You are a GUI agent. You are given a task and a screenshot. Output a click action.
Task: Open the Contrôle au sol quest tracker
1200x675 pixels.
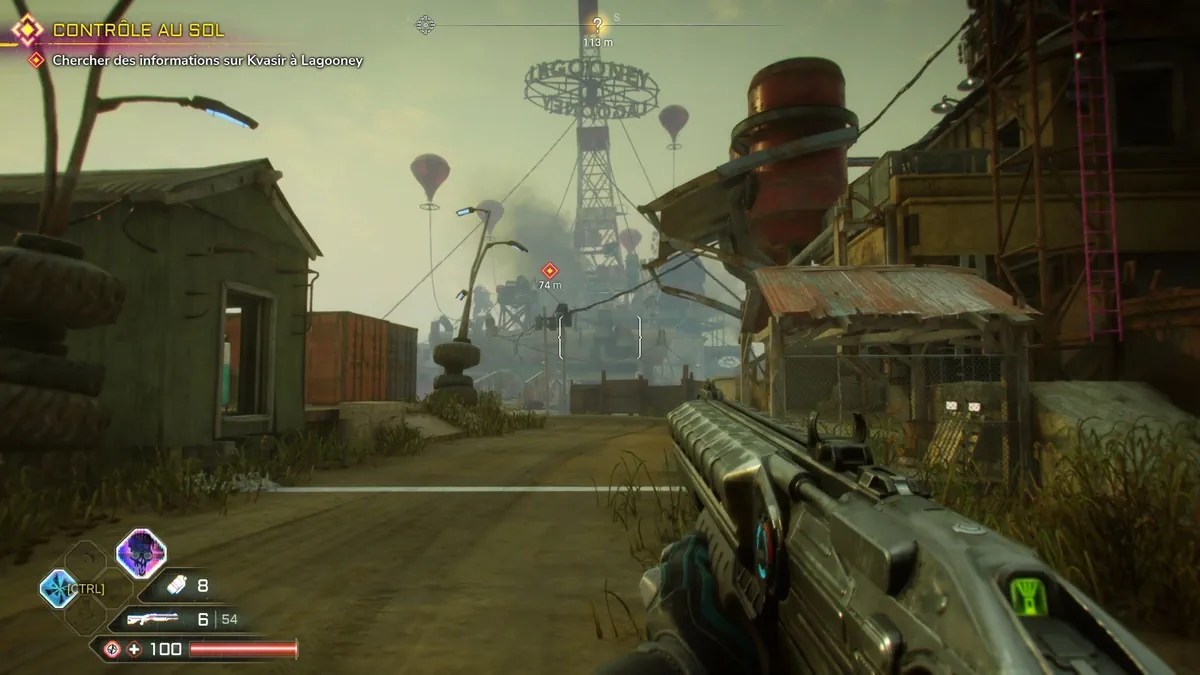(138, 31)
